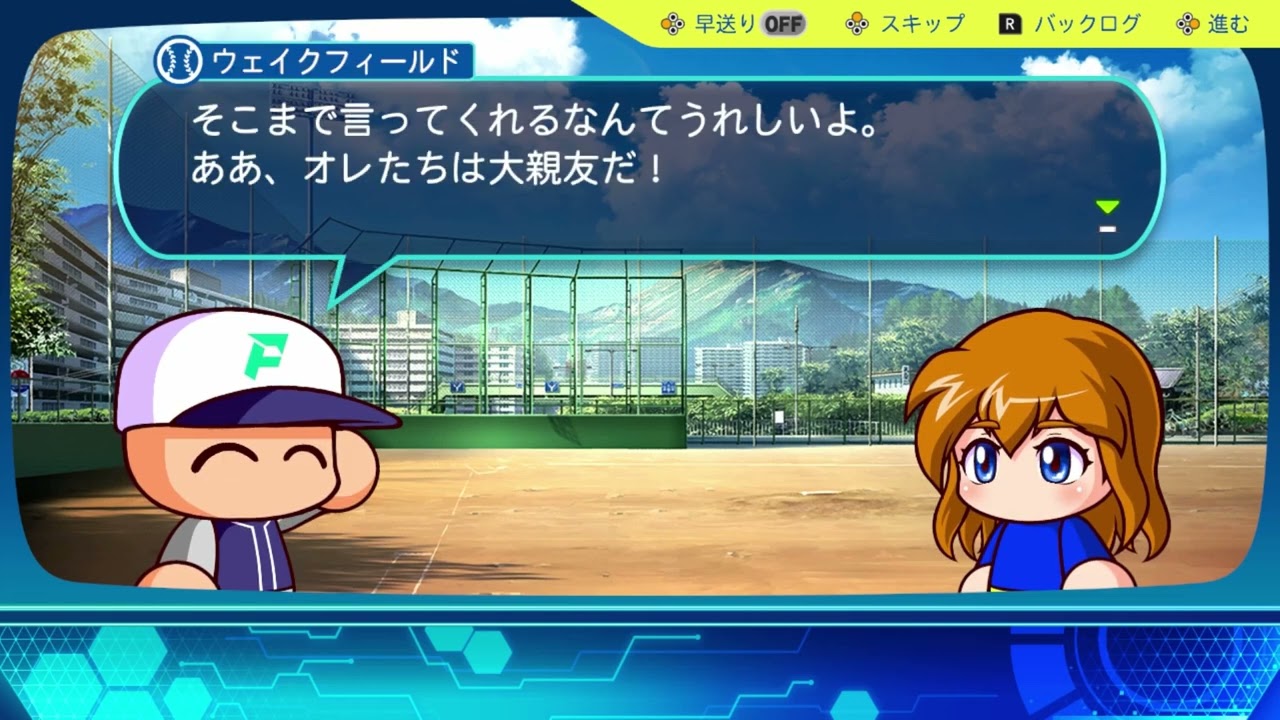Viewport: 1280px width, 720px height.
Task: Open the バックログ dialogue history
Action: (x=1070, y=24)
